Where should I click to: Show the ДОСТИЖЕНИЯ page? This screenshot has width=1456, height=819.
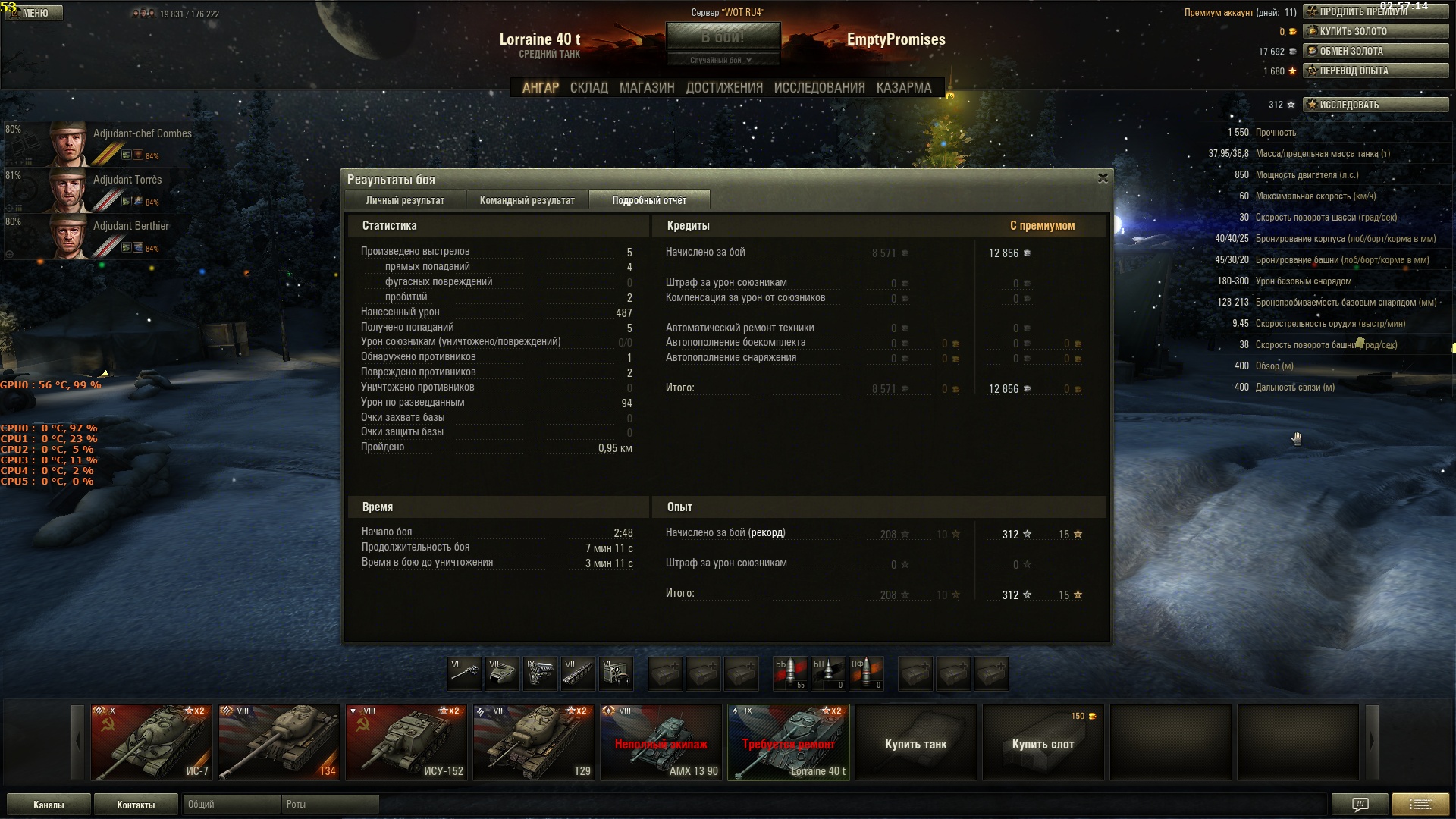pyautogui.click(x=724, y=88)
